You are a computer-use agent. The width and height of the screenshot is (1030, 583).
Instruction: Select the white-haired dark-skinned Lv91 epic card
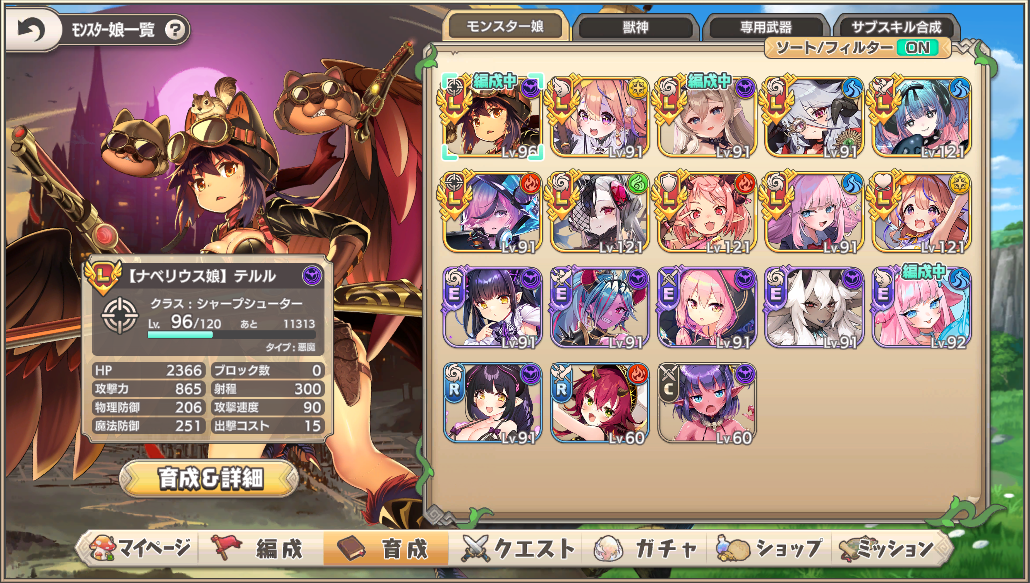coord(814,307)
